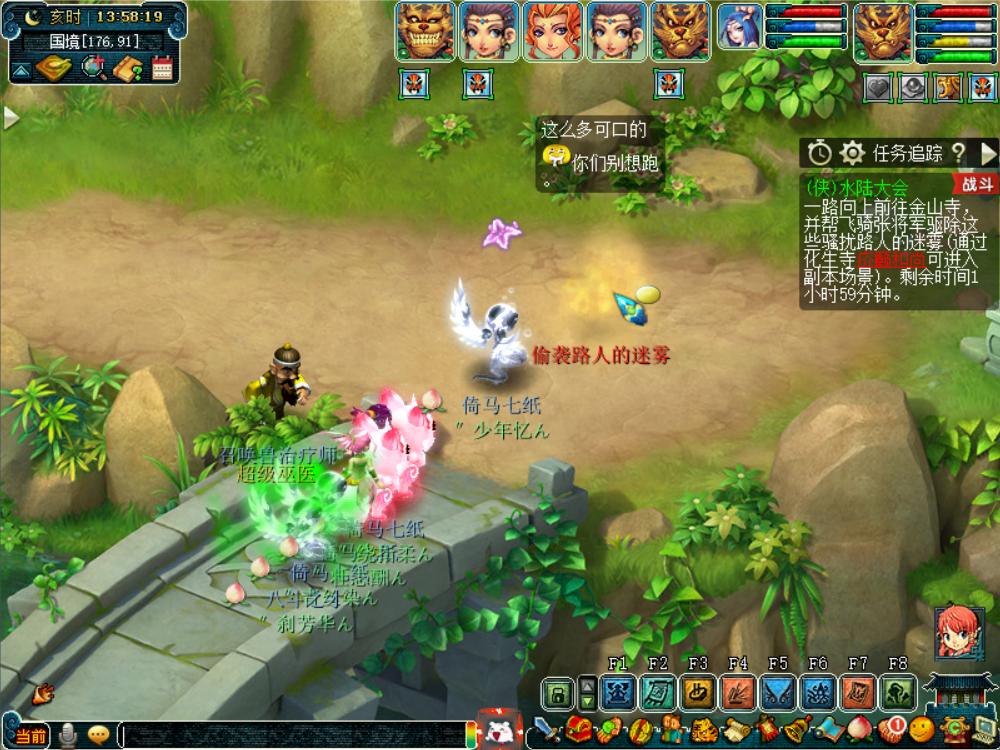The width and height of the screenshot is (1000, 750).
Task: Open the yellow smiley face icon
Action: tap(921, 730)
